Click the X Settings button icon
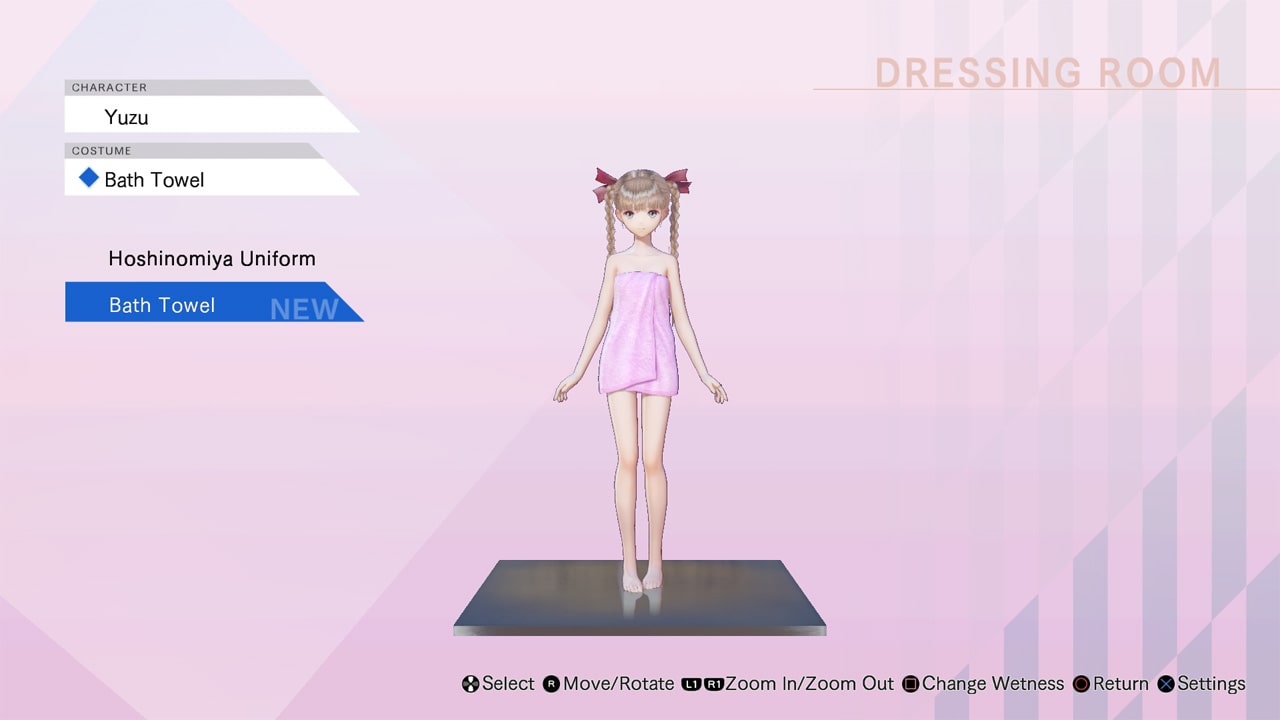Screen dimensions: 1280x720 (1165, 684)
